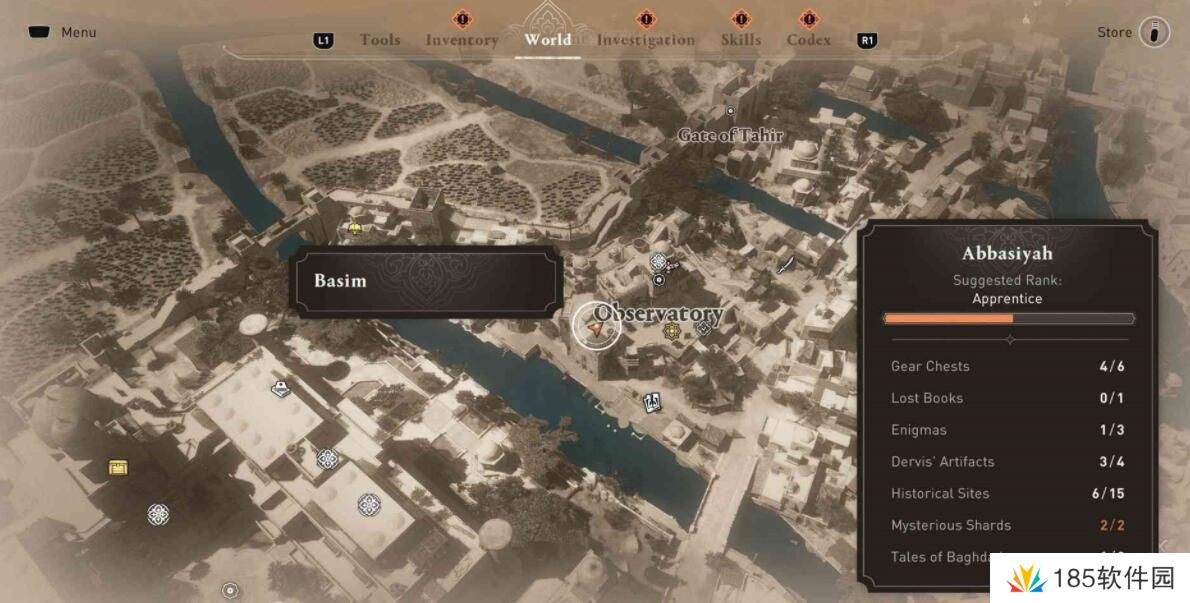Choose the book icon map marker
1190x603 pixels.
pyautogui.click(x=281, y=388)
